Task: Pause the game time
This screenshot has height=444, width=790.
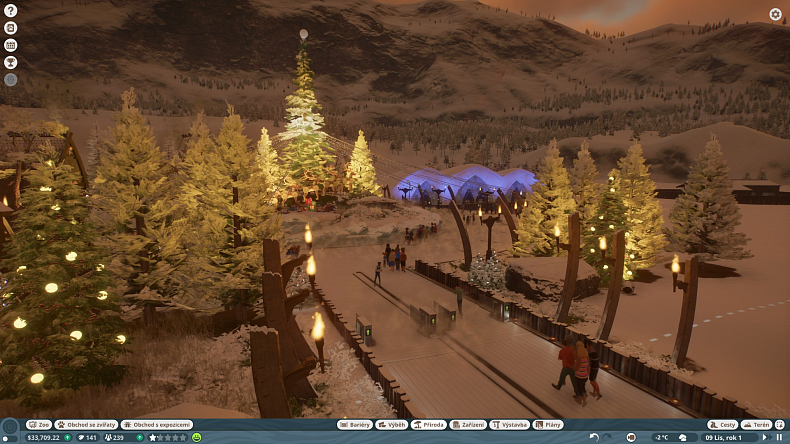Action: (x=779, y=437)
